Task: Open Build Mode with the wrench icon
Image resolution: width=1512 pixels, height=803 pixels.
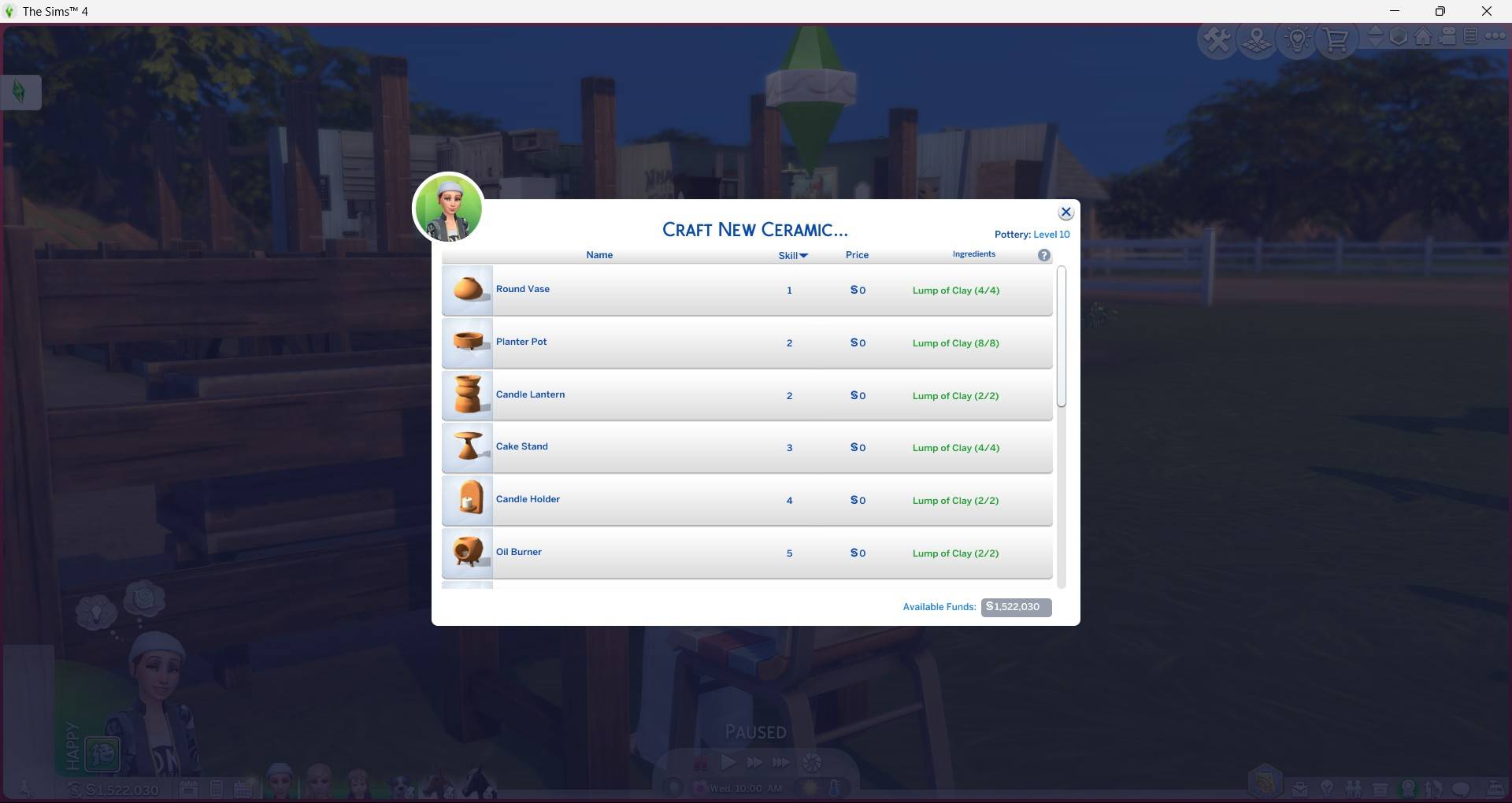Action: 1217,38
